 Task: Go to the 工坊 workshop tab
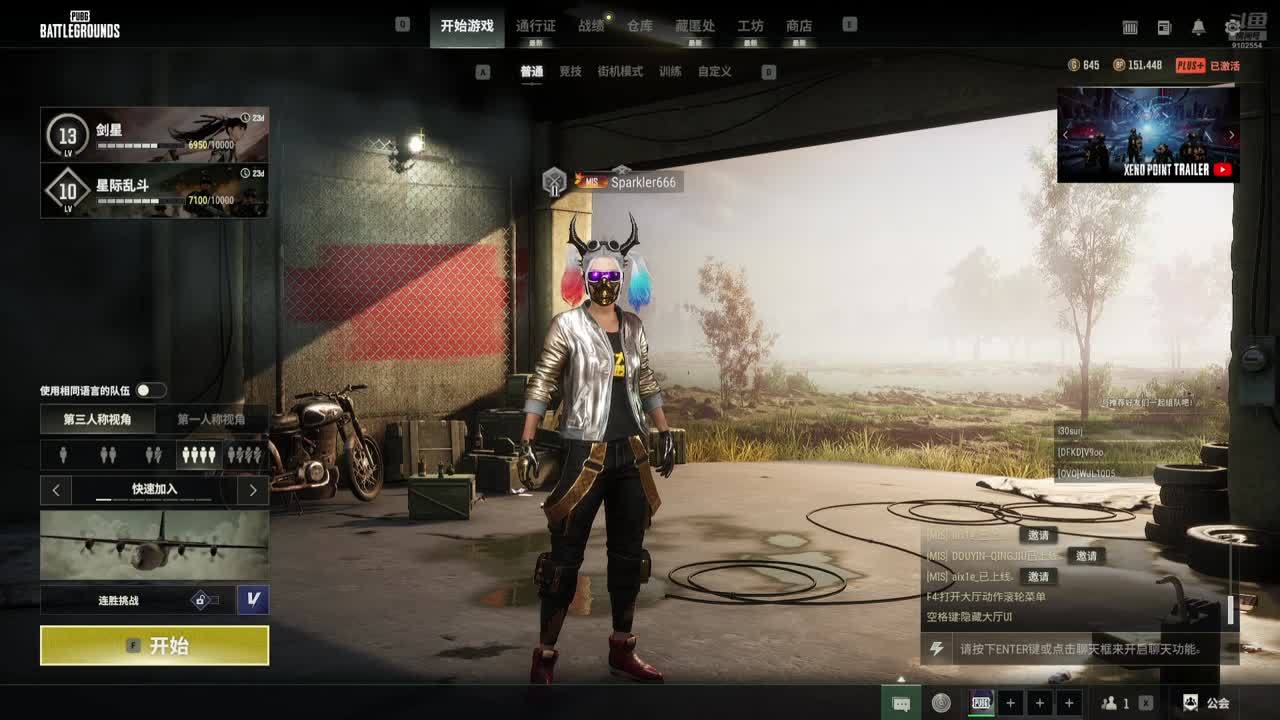pos(750,26)
